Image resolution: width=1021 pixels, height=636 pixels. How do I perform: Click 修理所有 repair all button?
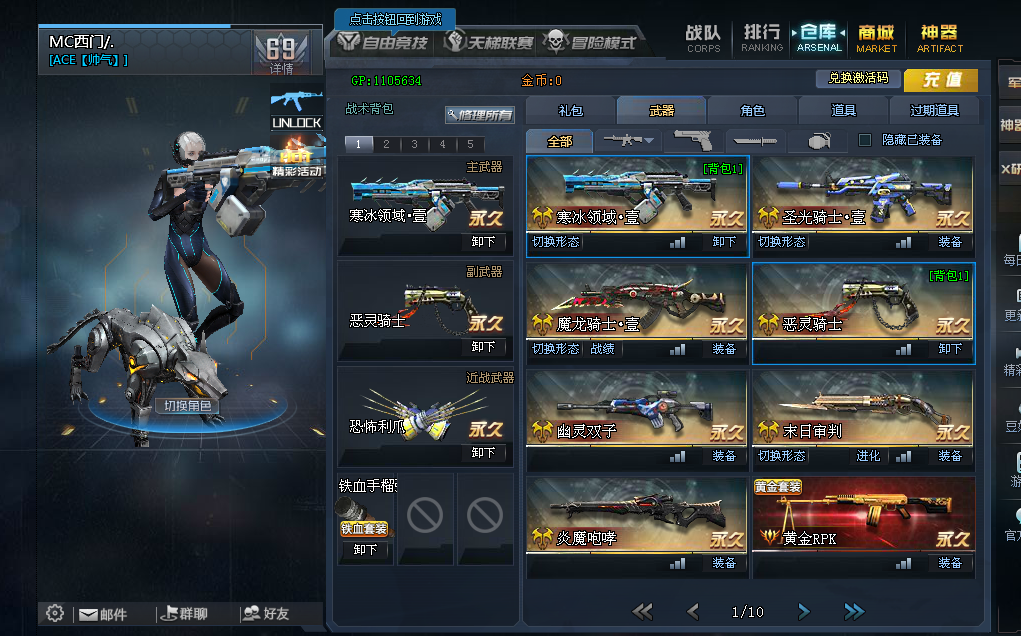pyautogui.click(x=481, y=115)
